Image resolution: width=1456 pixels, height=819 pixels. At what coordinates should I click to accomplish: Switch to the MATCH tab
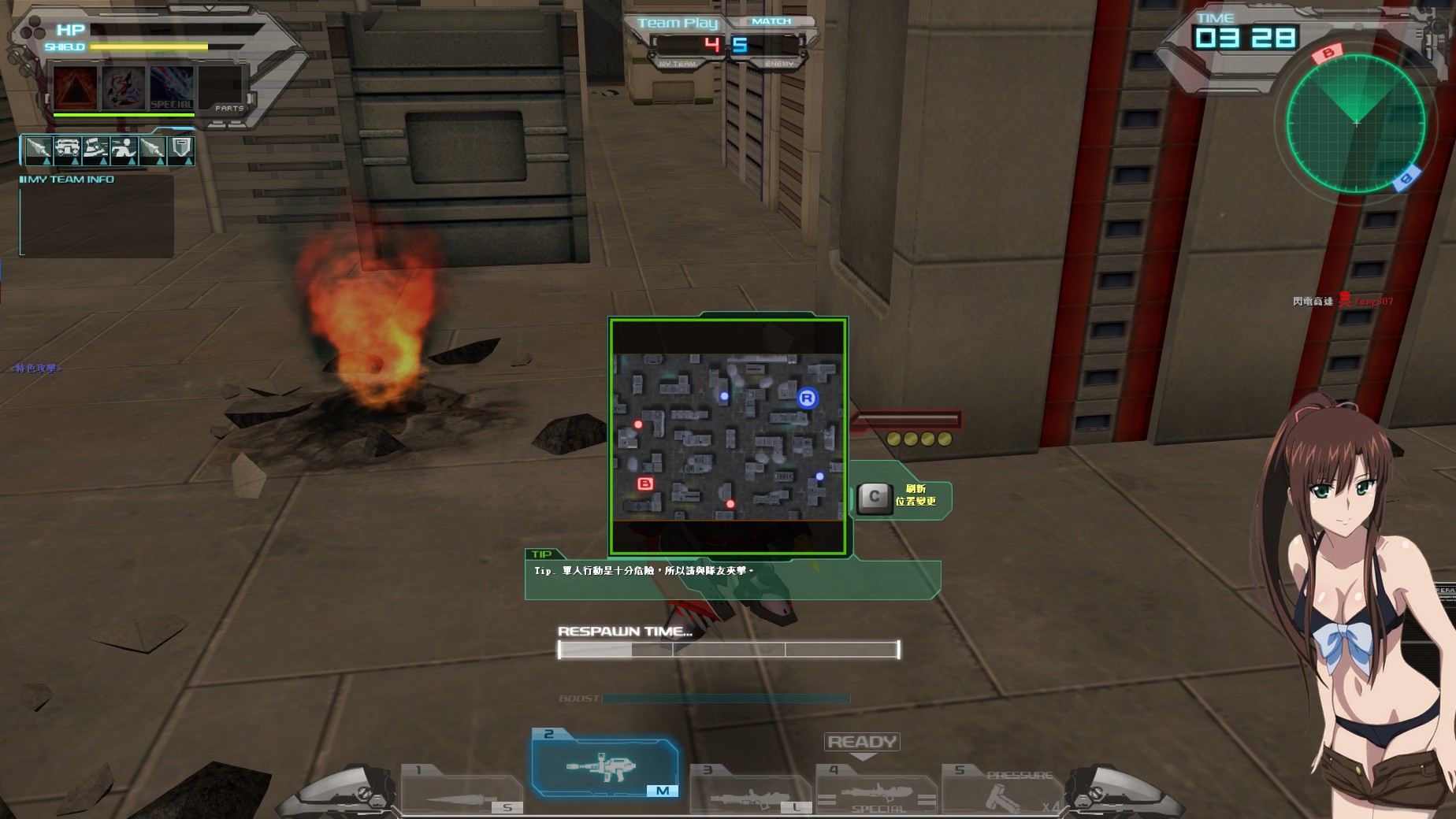click(771, 21)
